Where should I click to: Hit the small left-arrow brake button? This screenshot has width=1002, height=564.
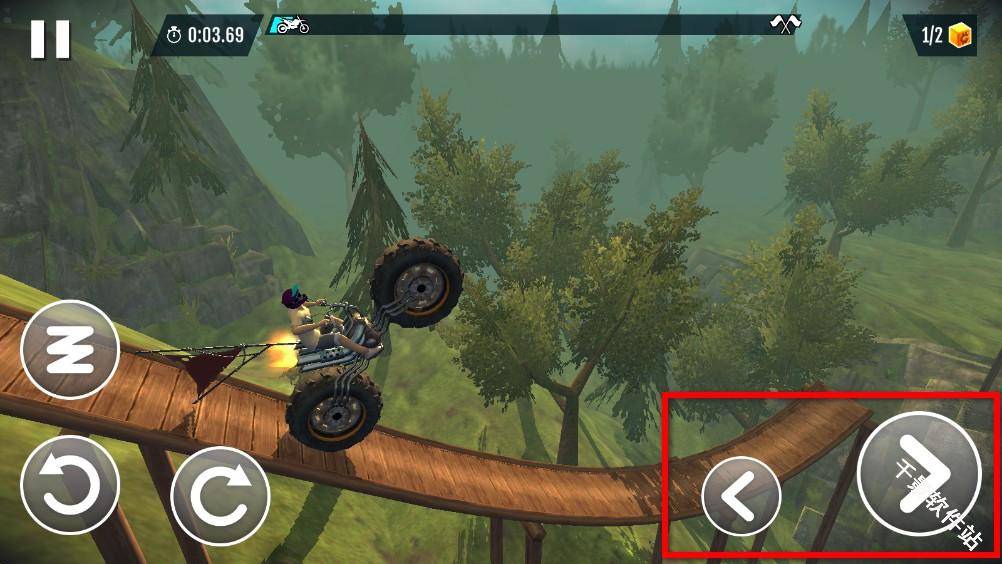pos(741,496)
